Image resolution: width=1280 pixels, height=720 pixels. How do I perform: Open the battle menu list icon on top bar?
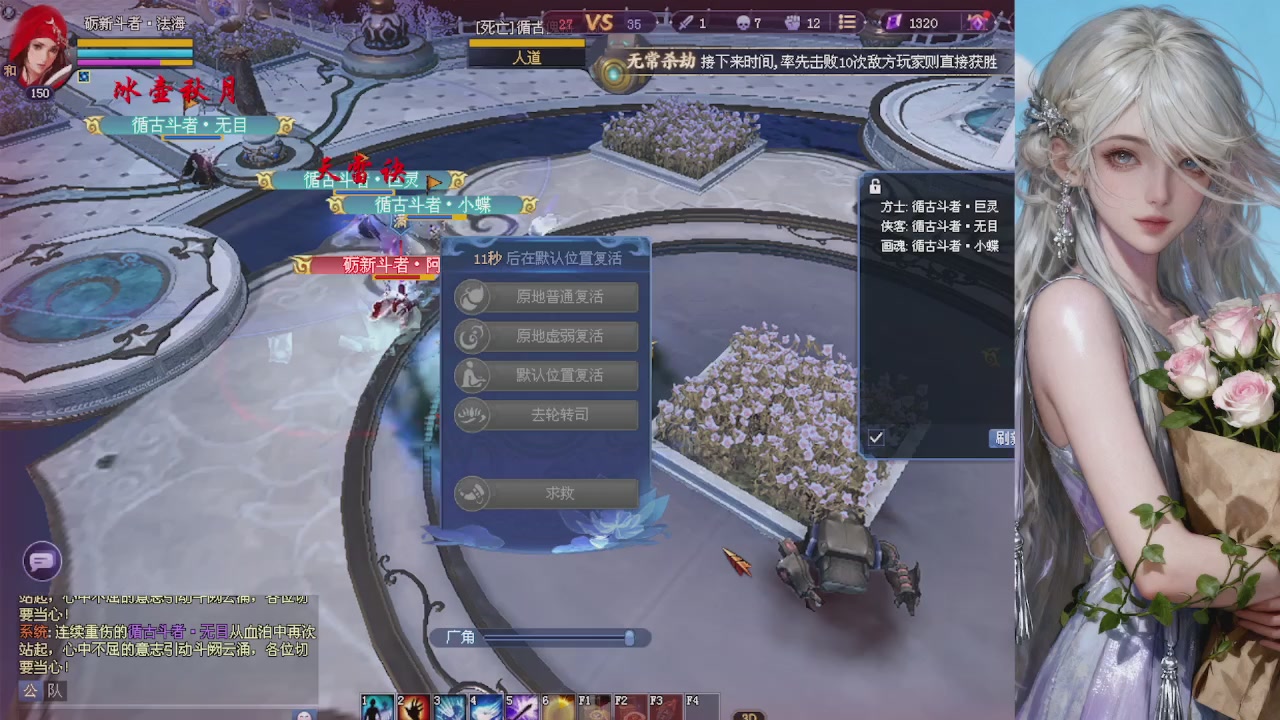pos(846,22)
